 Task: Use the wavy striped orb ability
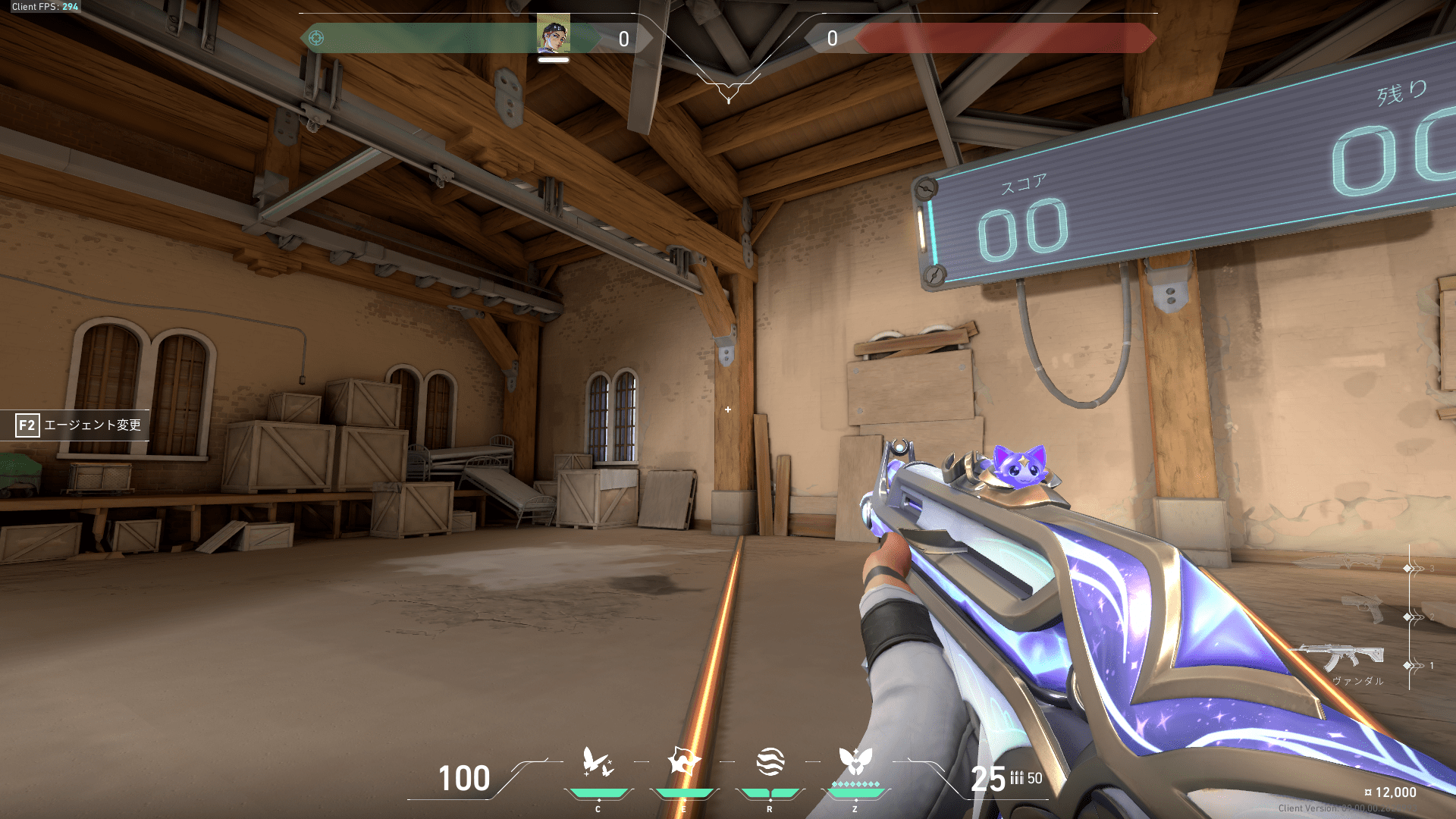pos(770,761)
